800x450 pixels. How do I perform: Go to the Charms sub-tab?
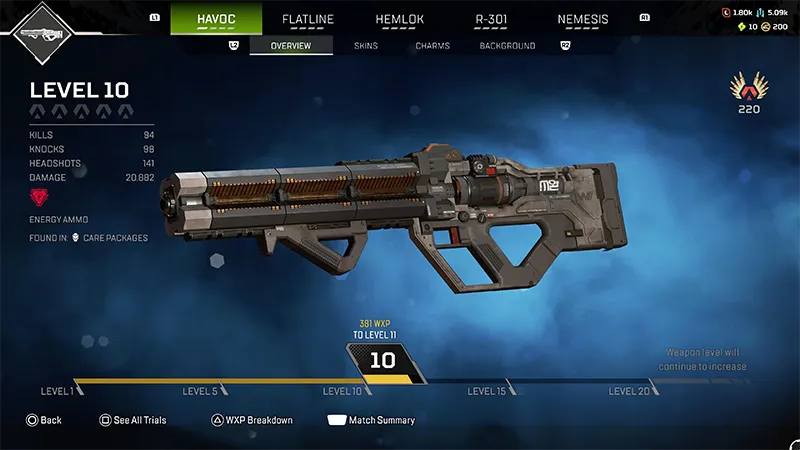[x=433, y=46]
